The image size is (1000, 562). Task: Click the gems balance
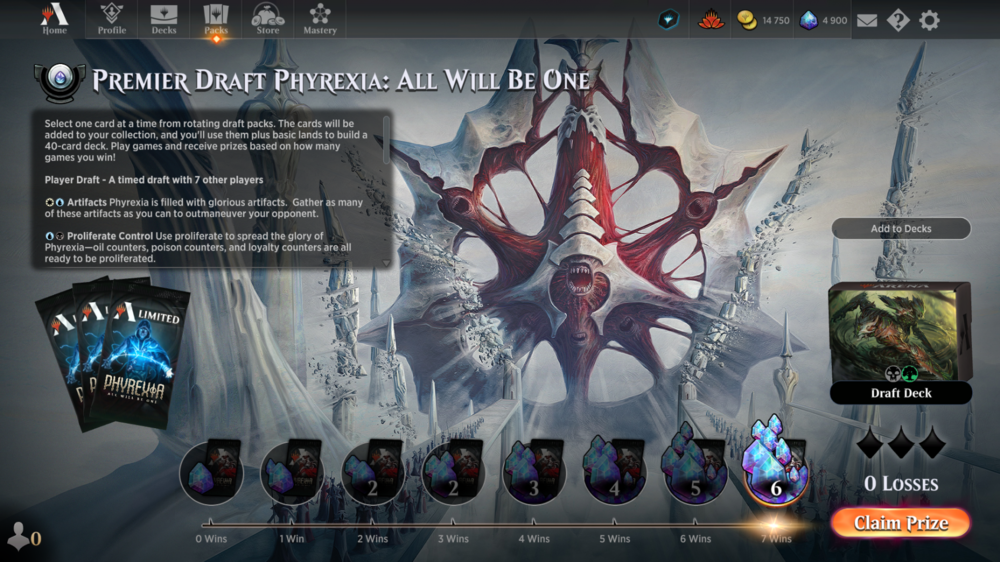click(x=825, y=20)
